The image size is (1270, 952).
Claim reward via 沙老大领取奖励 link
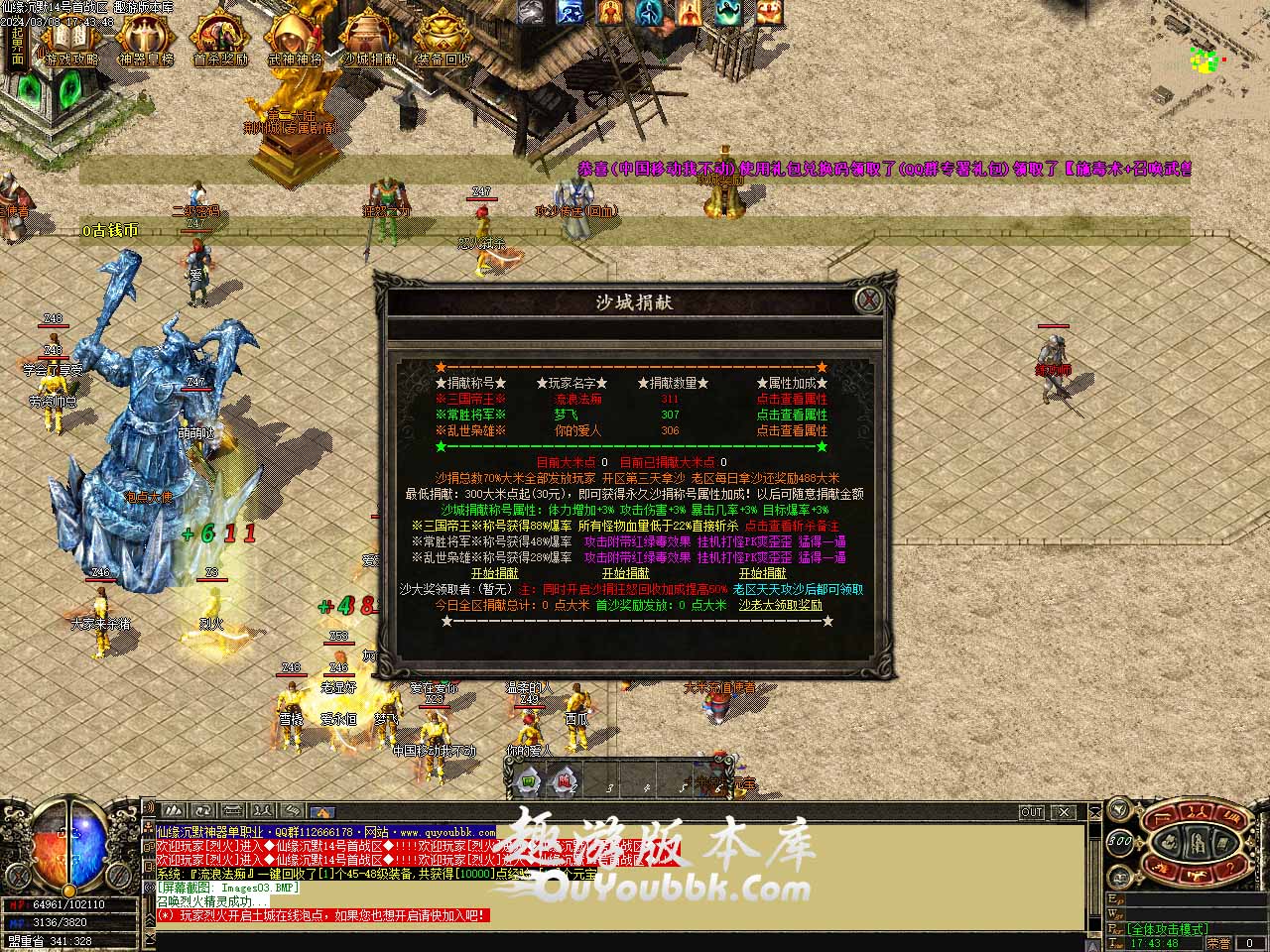[780, 605]
